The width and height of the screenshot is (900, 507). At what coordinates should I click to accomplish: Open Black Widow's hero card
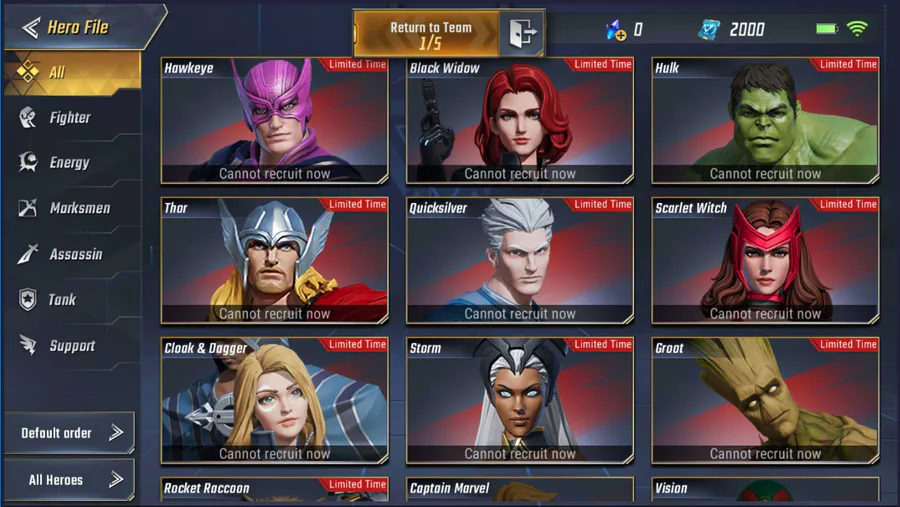(520, 121)
